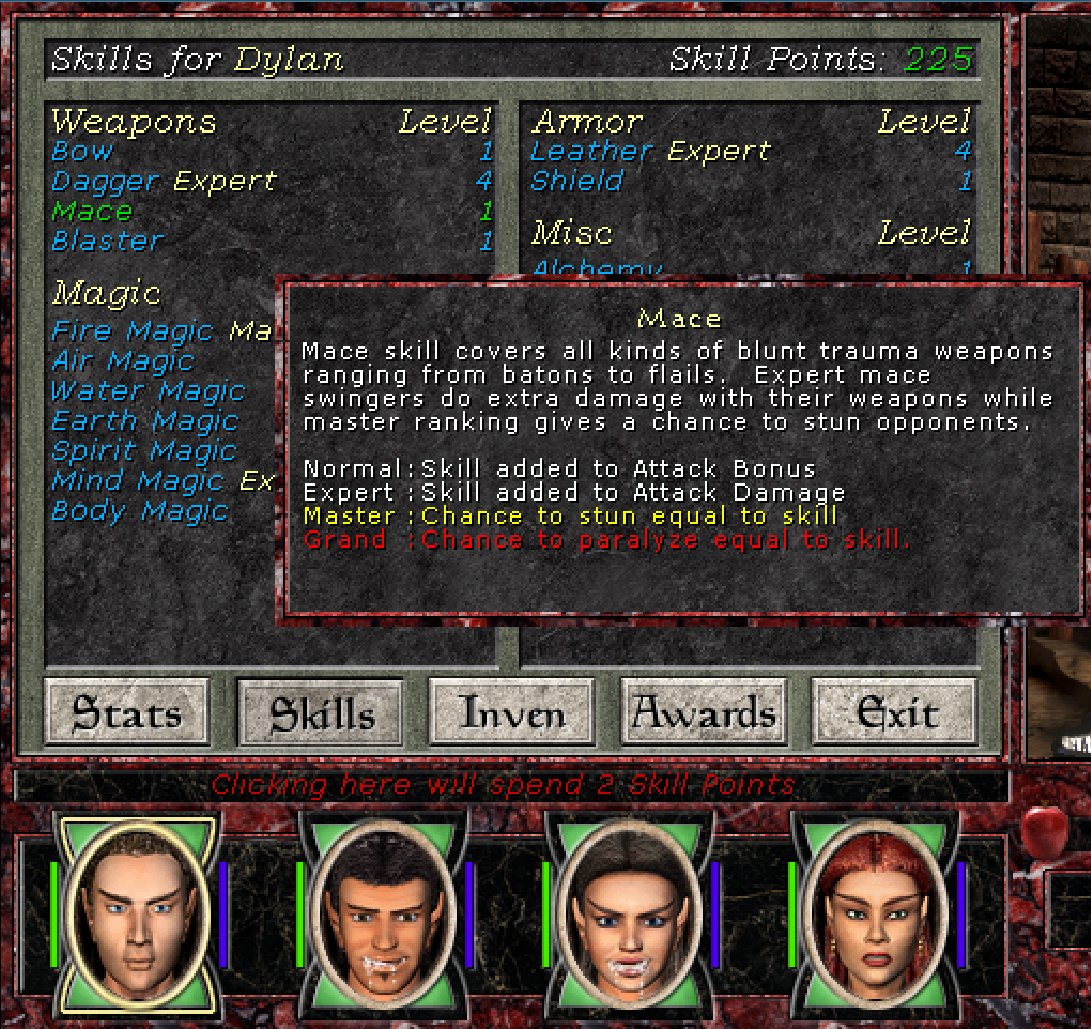The image size is (1091, 1029).
Task: Open the Stats page
Action: pos(127,713)
